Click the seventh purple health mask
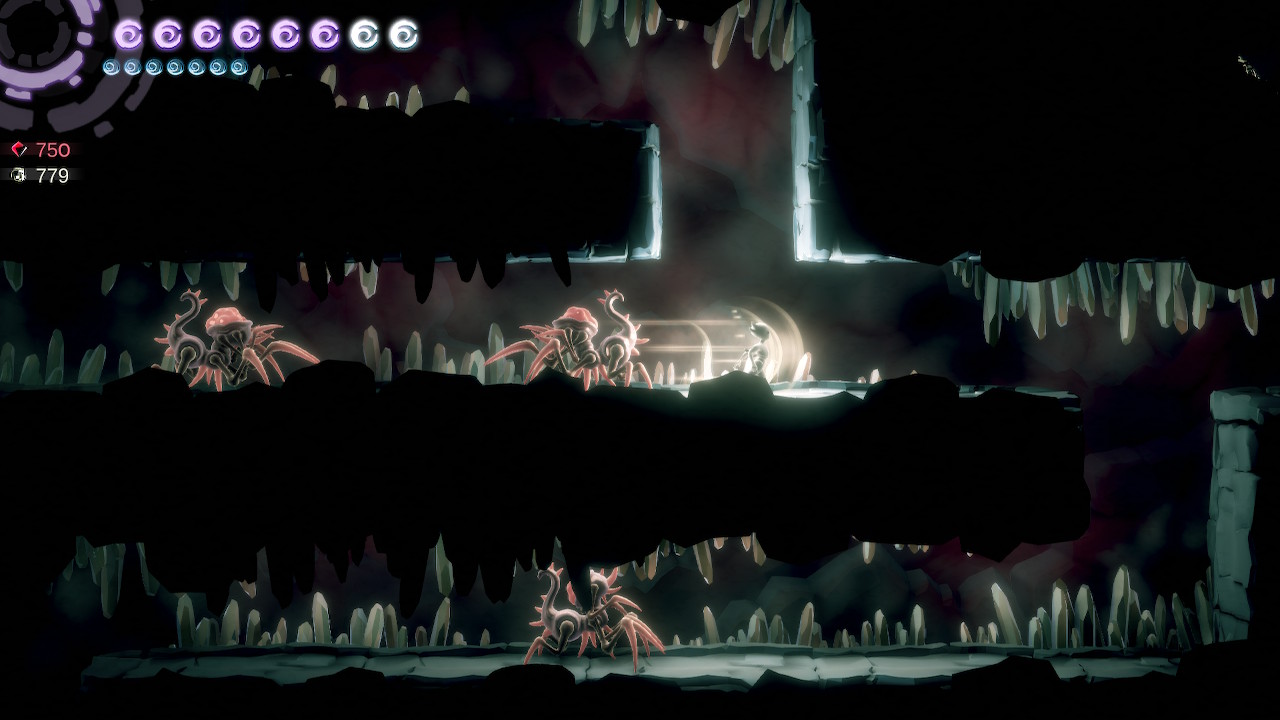This screenshot has width=1280, height=720. [x=367, y=33]
